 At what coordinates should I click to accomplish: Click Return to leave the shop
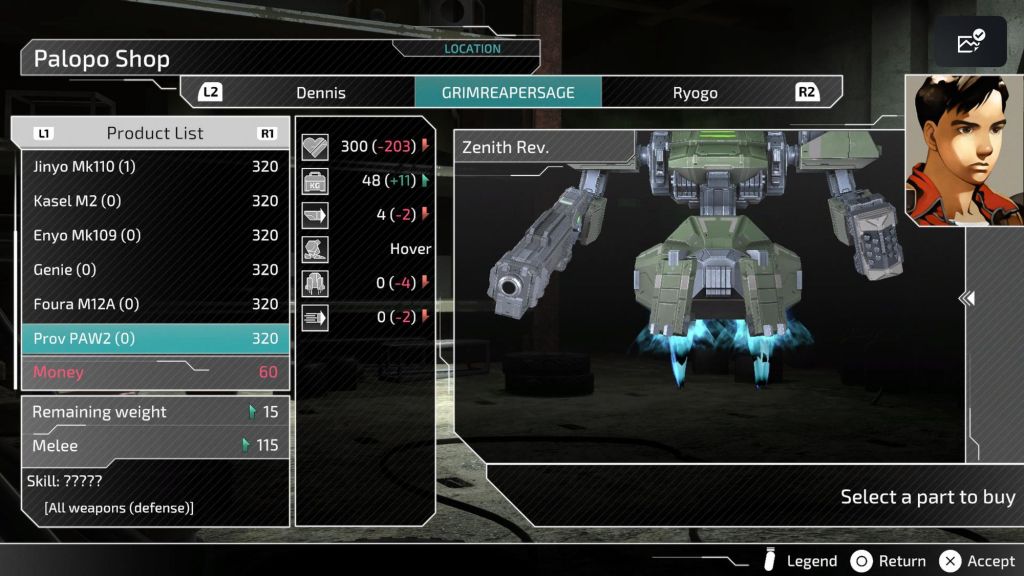pyautogui.click(x=888, y=561)
